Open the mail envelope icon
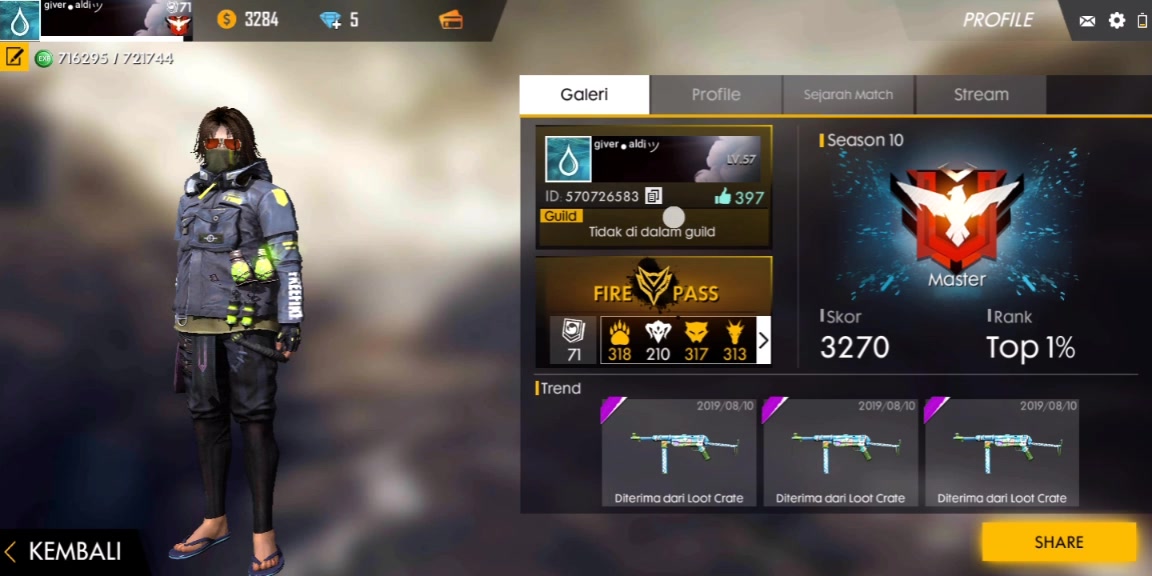 click(1087, 21)
